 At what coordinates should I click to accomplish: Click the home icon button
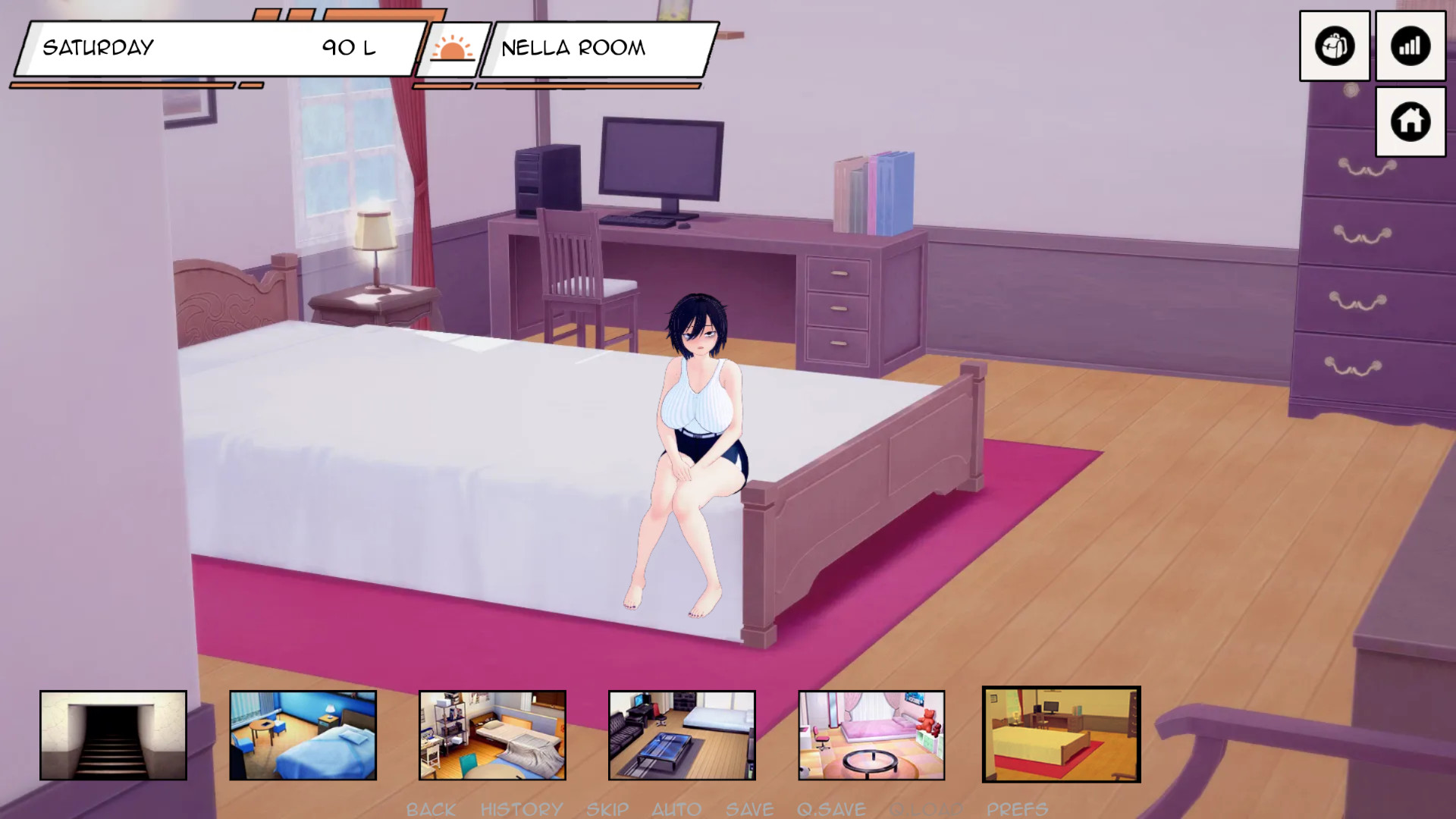click(x=1410, y=121)
